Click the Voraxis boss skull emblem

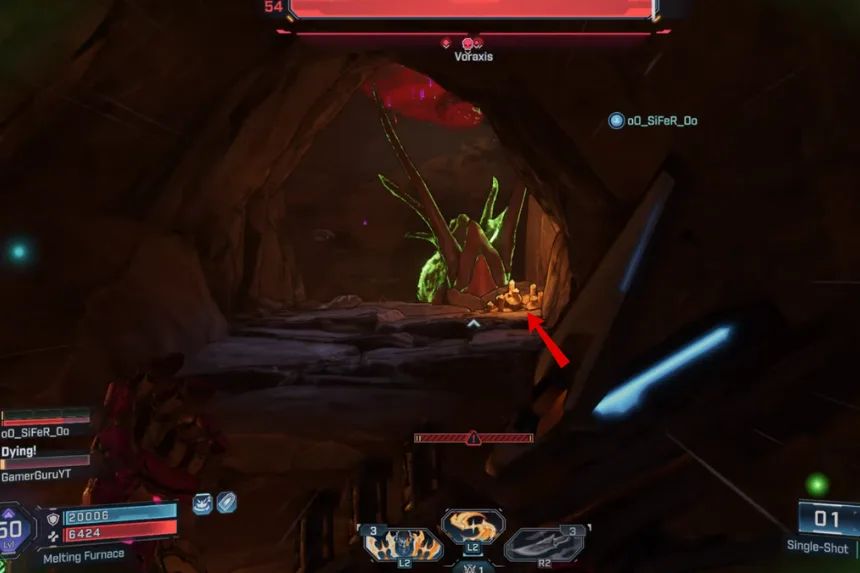pos(467,43)
